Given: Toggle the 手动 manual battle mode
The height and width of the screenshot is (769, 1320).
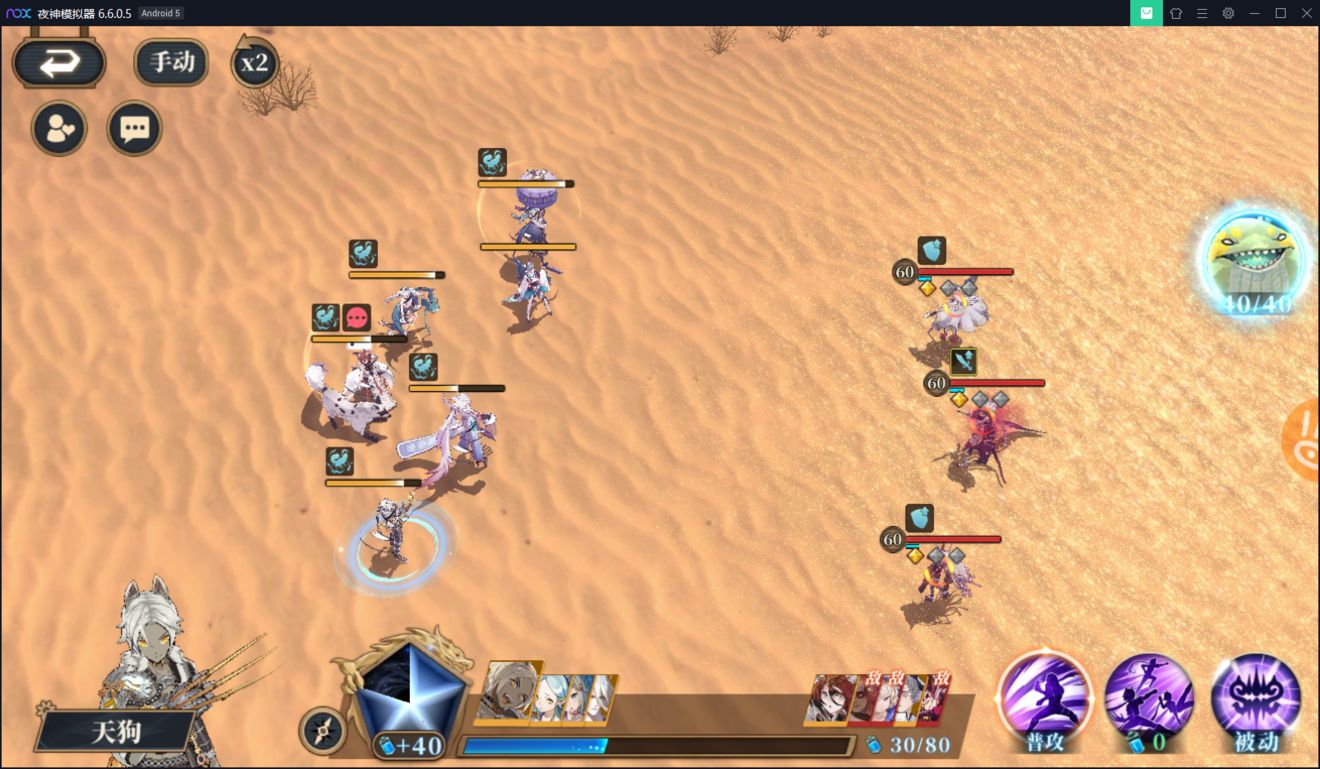Looking at the screenshot, I should point(171,63).
